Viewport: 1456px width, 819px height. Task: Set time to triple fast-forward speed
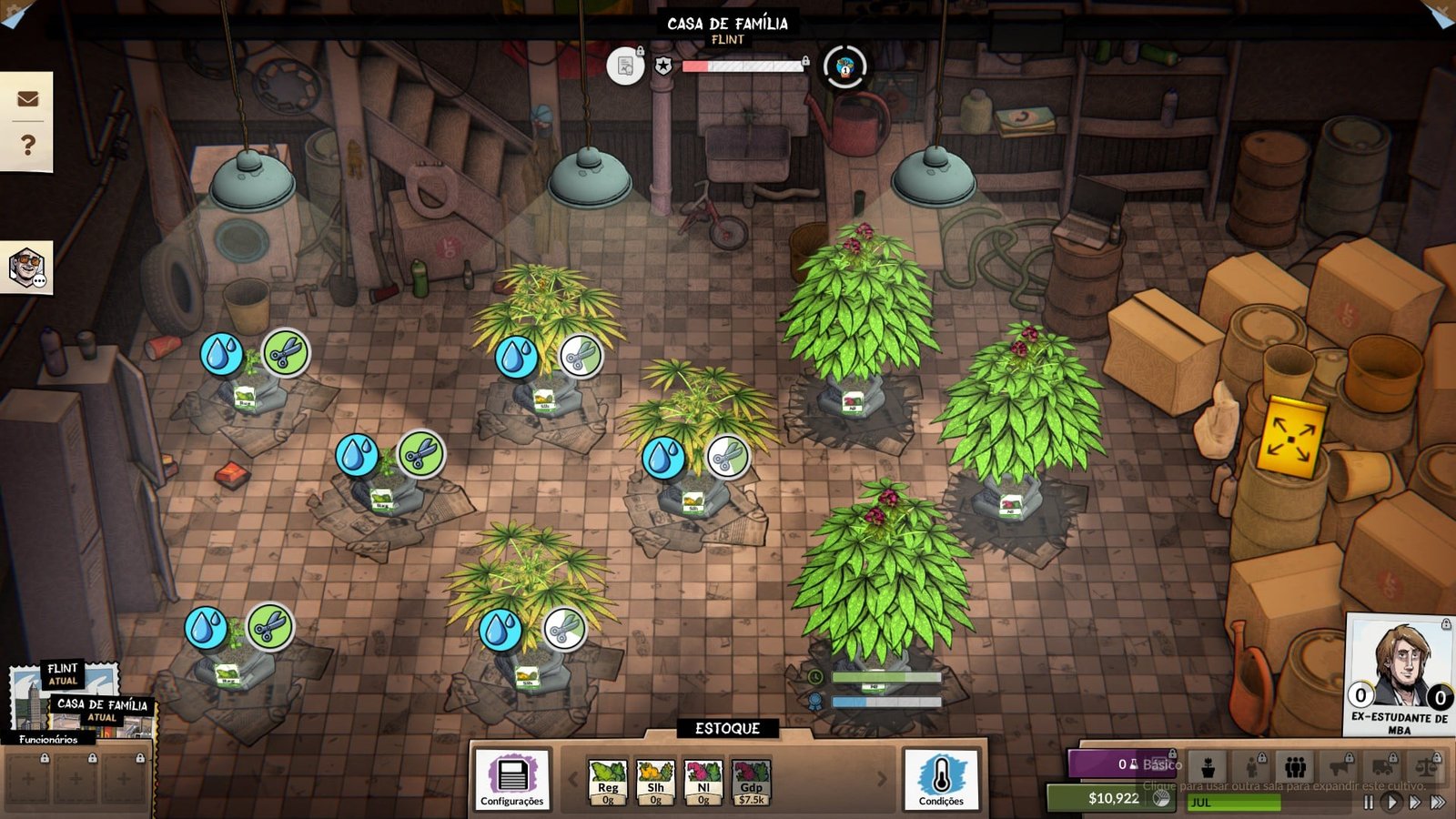click(1438, 802)
